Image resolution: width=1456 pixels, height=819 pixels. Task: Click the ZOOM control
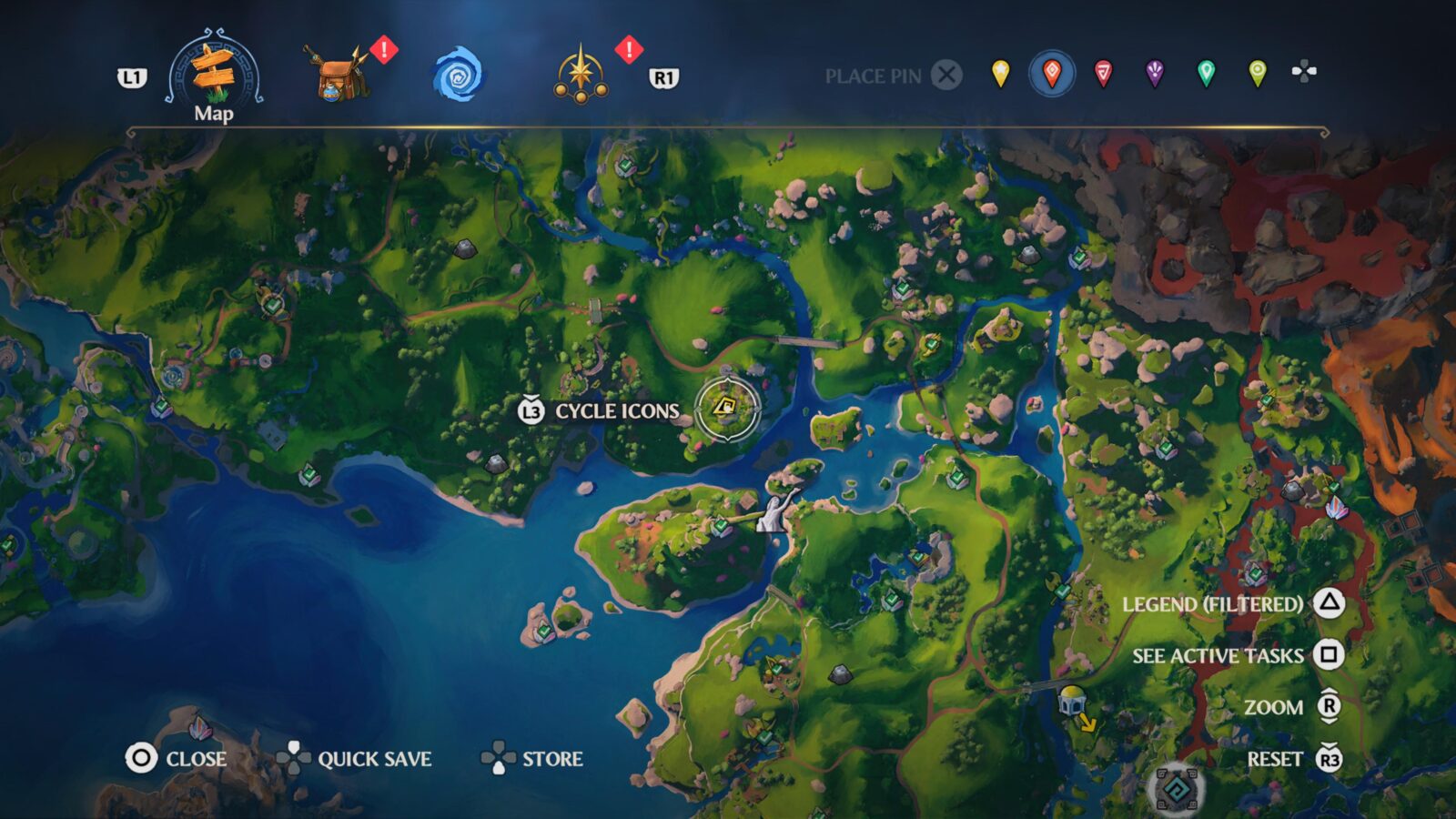pos(1277,706)
